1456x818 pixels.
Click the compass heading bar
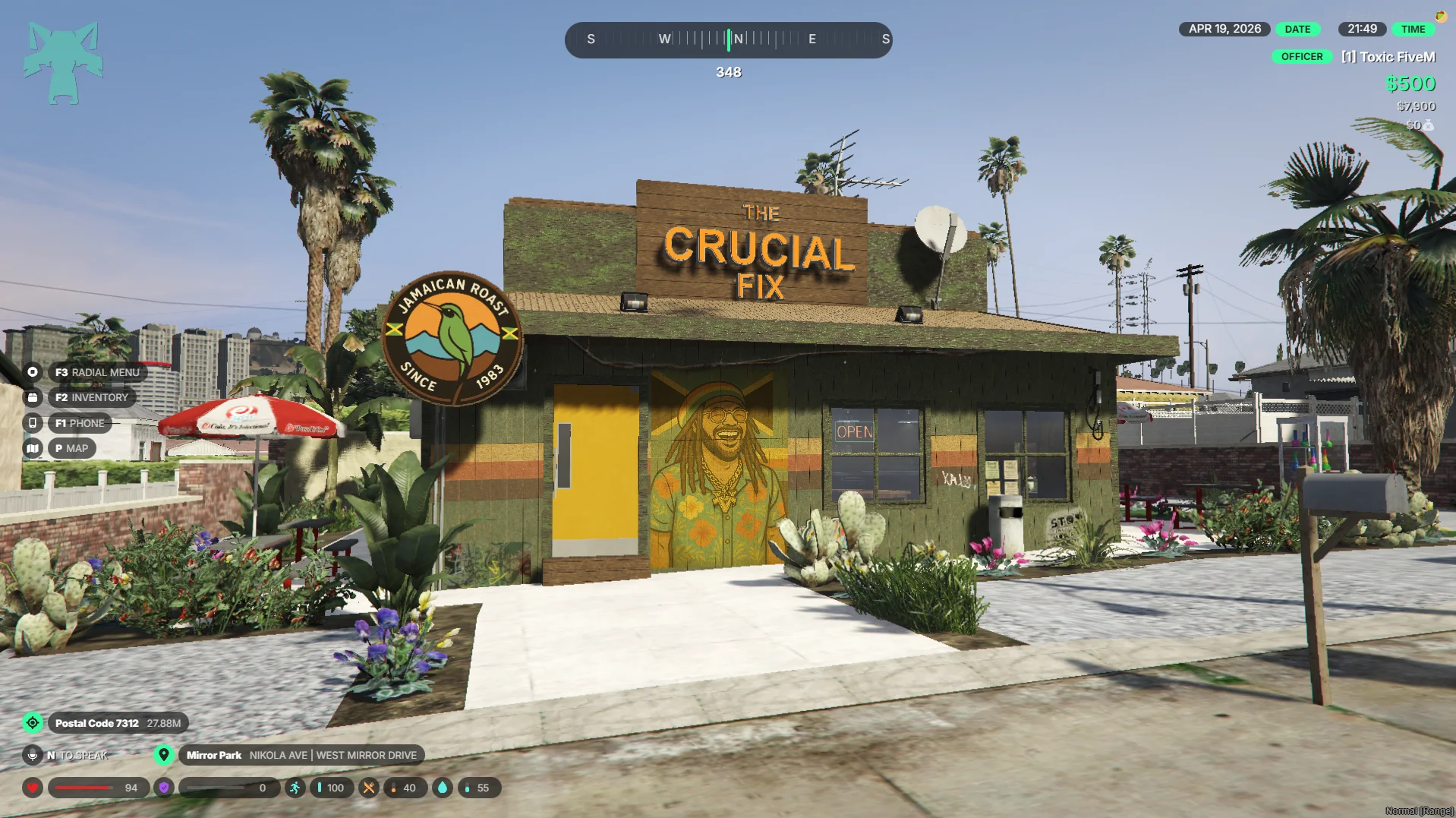pos(728,39)
